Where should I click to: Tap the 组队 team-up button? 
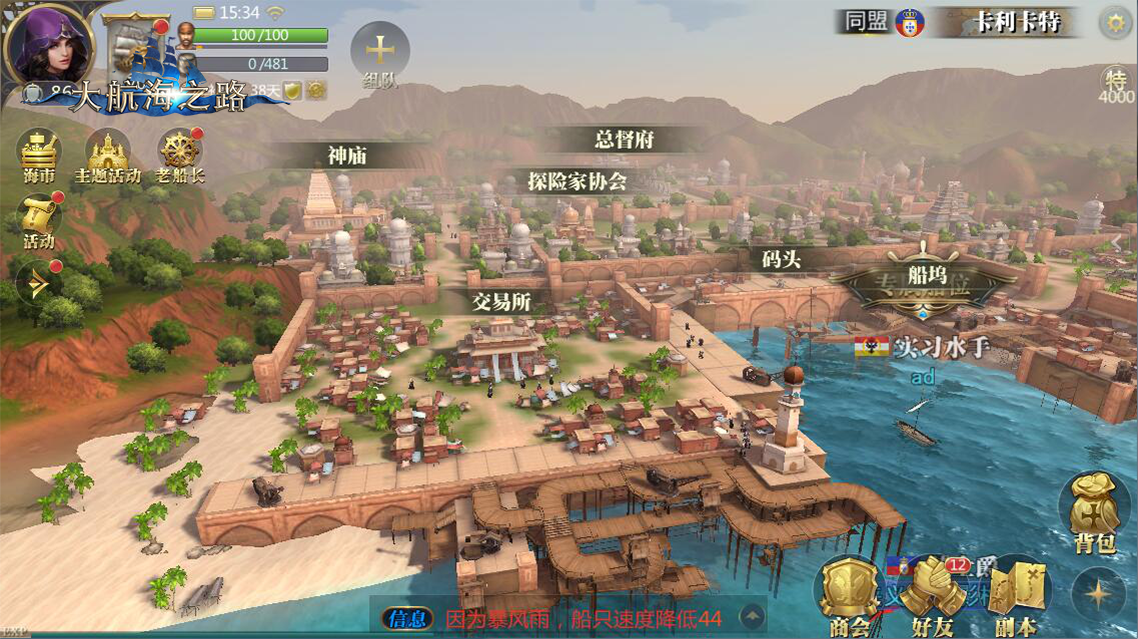coord(380,52)
